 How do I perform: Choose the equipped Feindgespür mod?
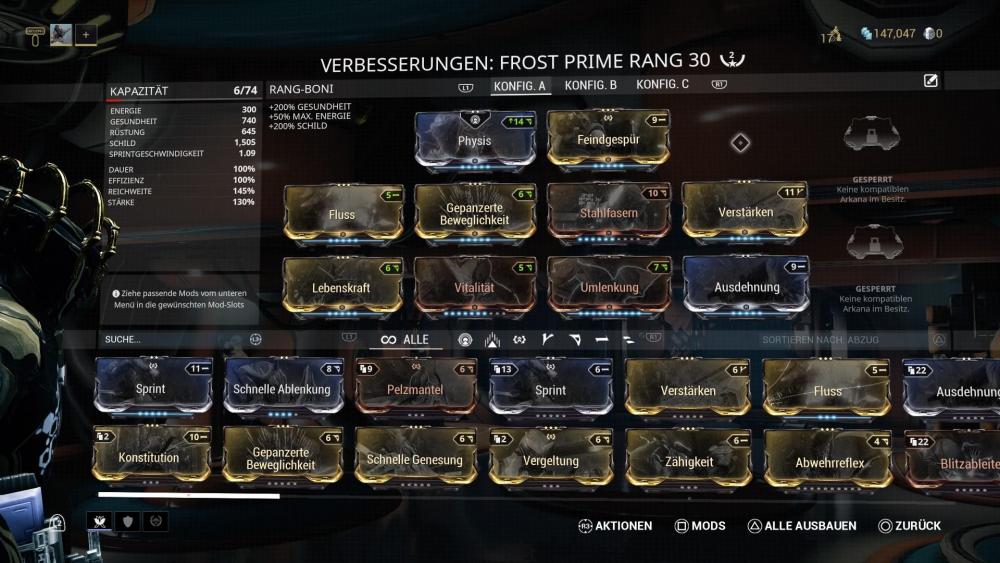tap(608, 141)
